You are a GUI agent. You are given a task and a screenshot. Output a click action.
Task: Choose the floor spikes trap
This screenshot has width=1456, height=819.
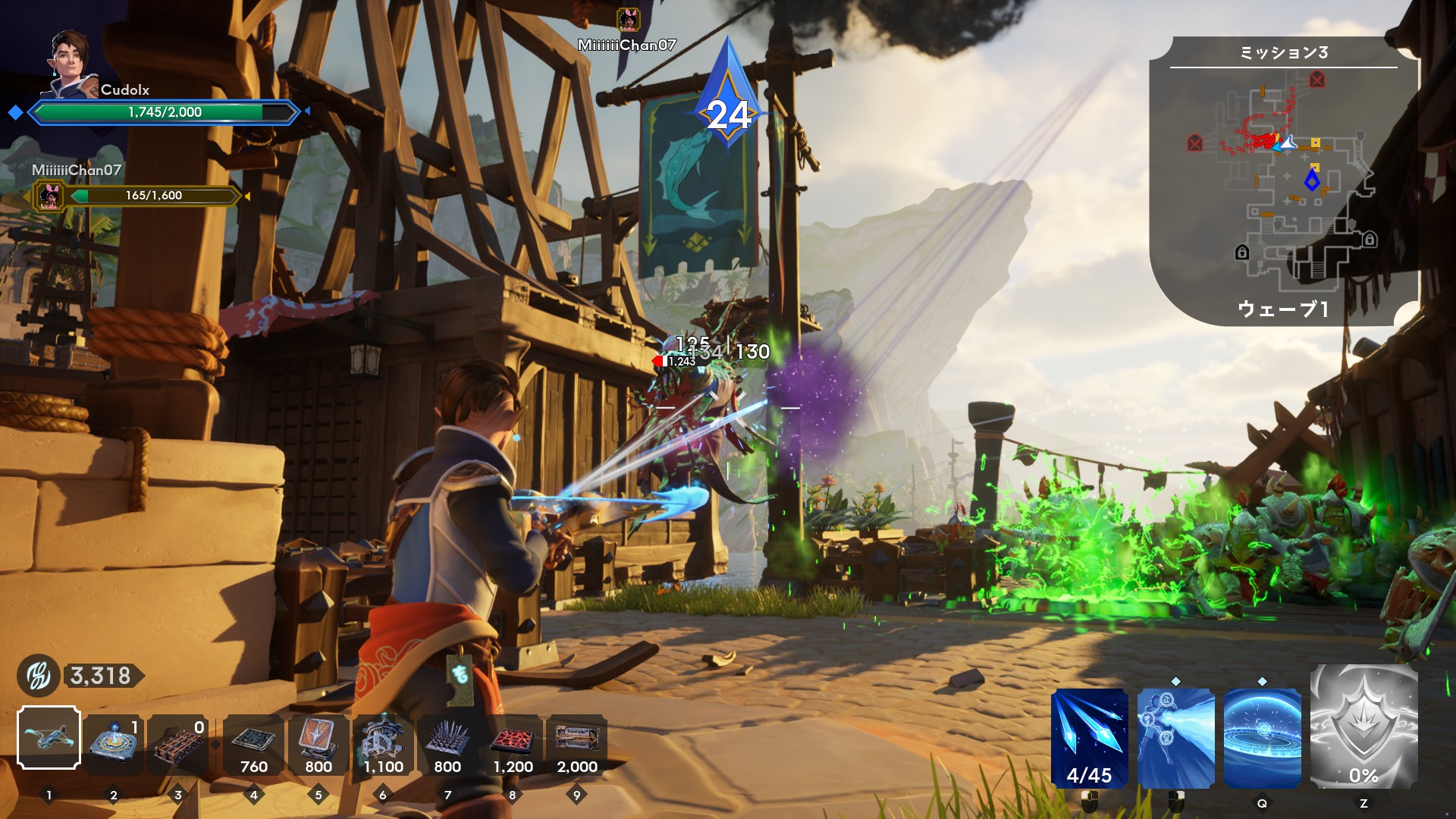click(447, 743)
